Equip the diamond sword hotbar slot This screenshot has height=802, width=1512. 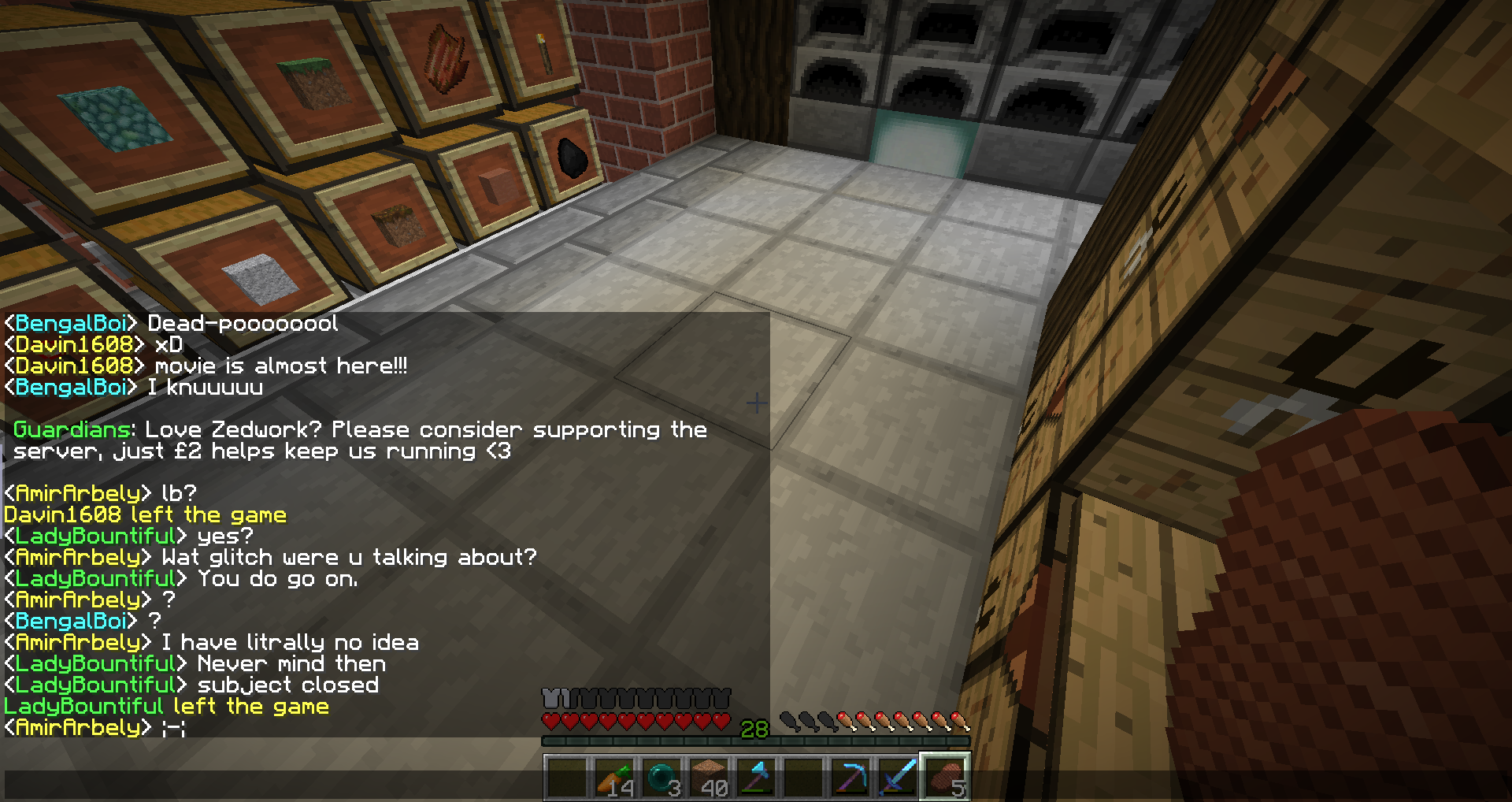click(898, 777)
